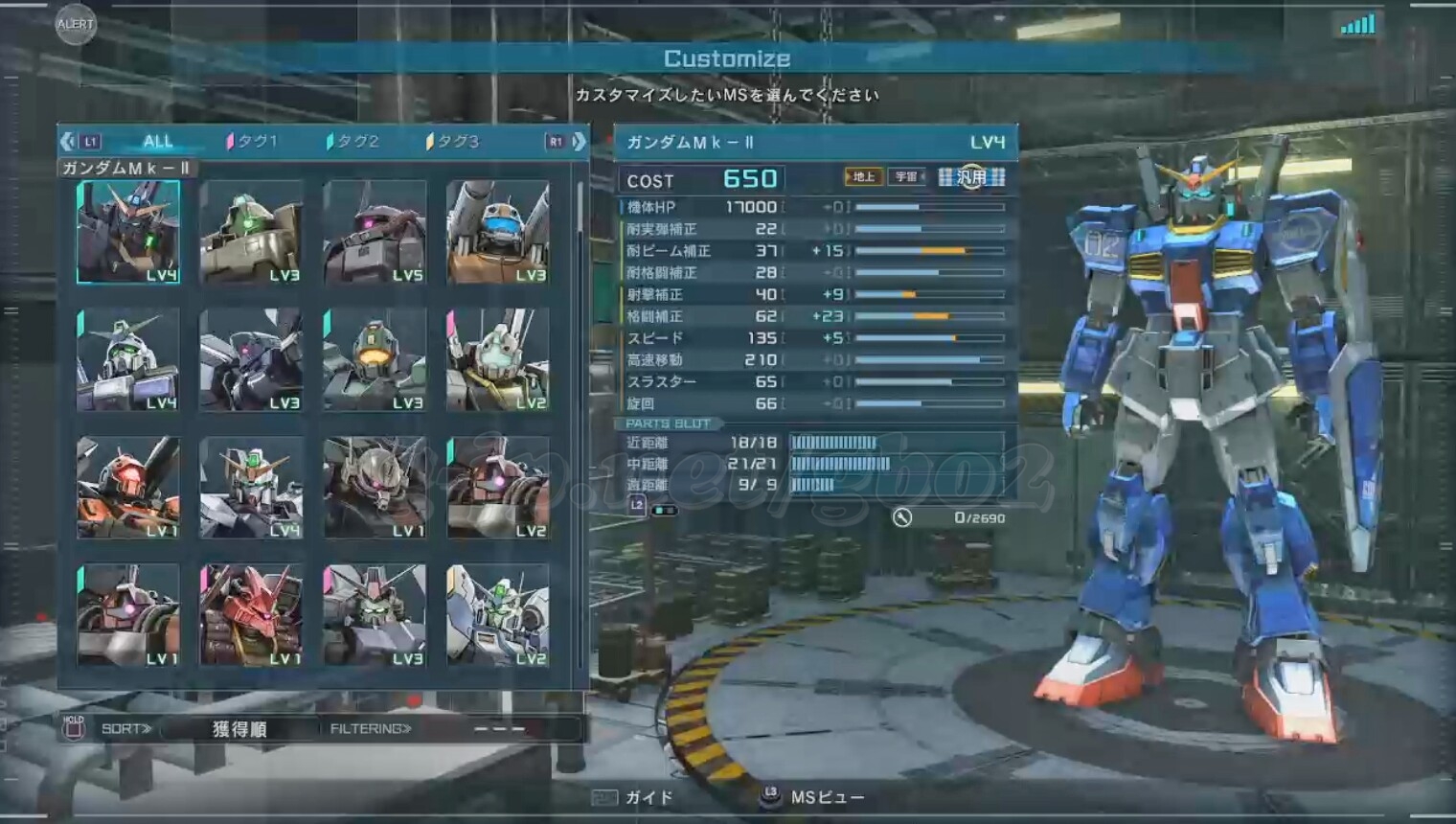Choose the tan mobile suit with green eye
This screenshot has height=824, width=1456.
pos(251,233)
